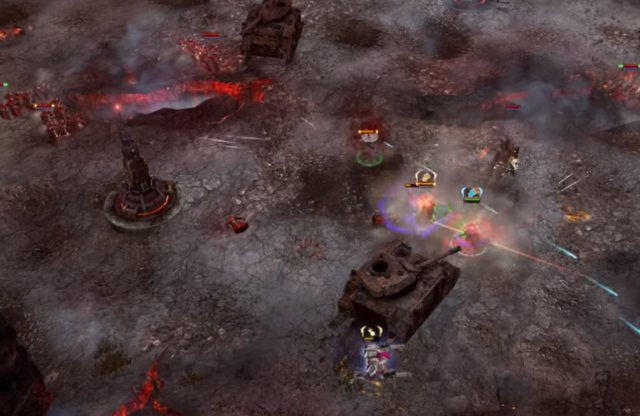Select the squad with the blue unit badge
The image size is (640, 416).
[x=471, y=193]
